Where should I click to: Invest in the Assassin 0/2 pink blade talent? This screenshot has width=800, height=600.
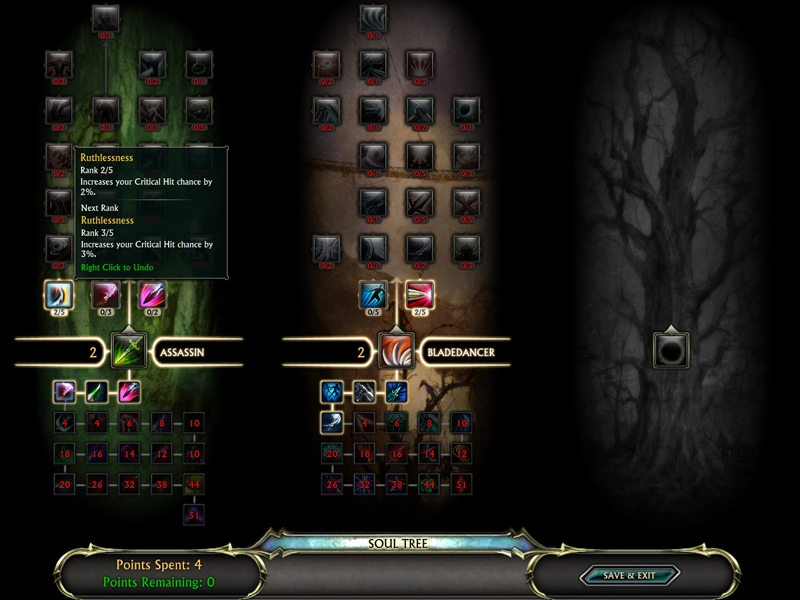pos(152,294)
